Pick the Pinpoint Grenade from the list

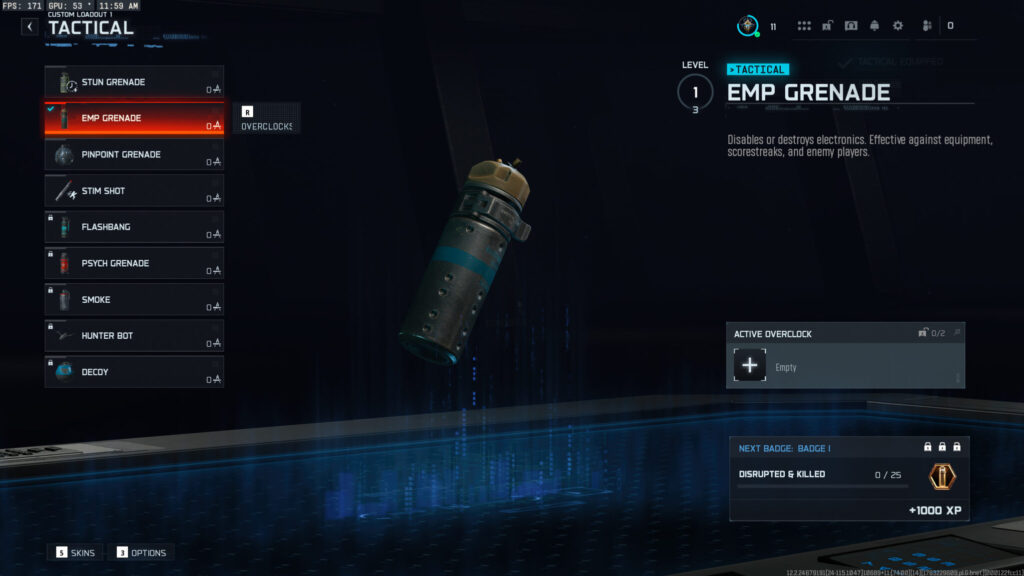134,155
